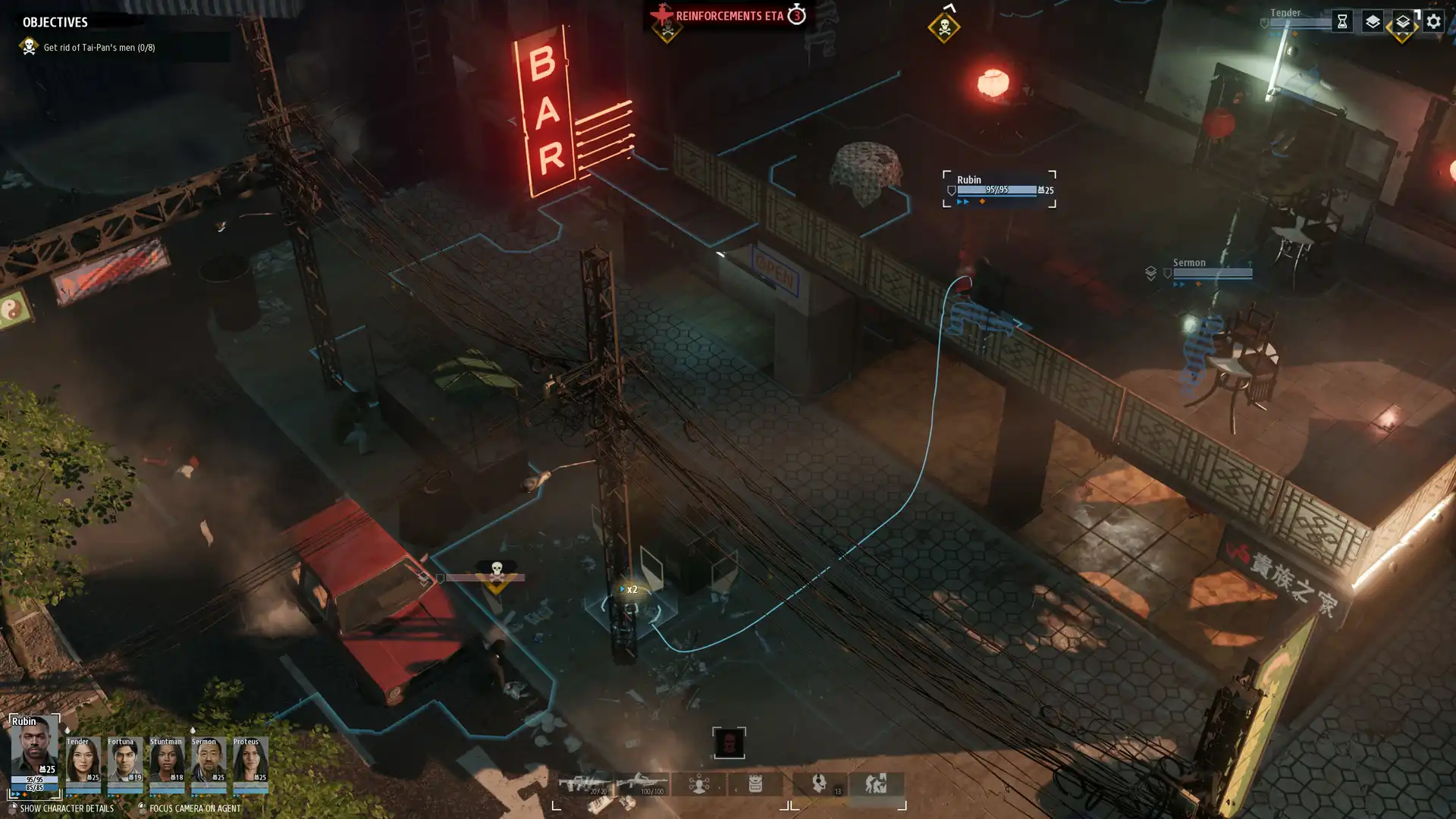Viewport: 1456px width, 819px height.
Task: Use the radio command ability showing 13
Action: tap(819, 783)
